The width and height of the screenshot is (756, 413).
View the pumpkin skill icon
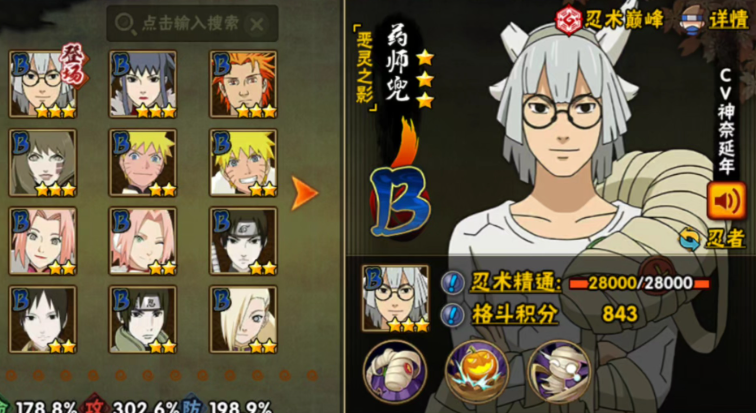click(472, 369)
